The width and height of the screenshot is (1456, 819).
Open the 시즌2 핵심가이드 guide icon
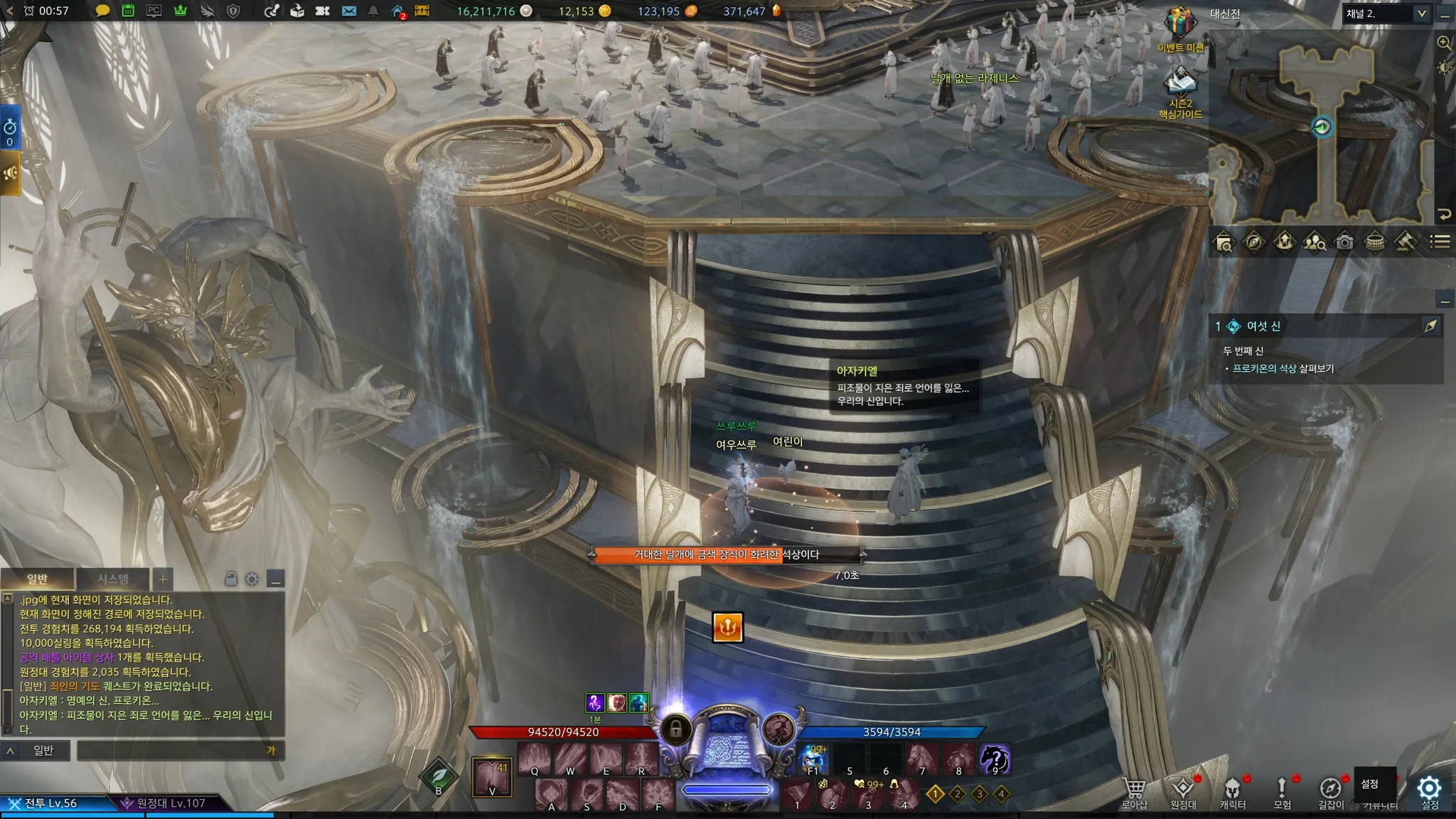1180,87
